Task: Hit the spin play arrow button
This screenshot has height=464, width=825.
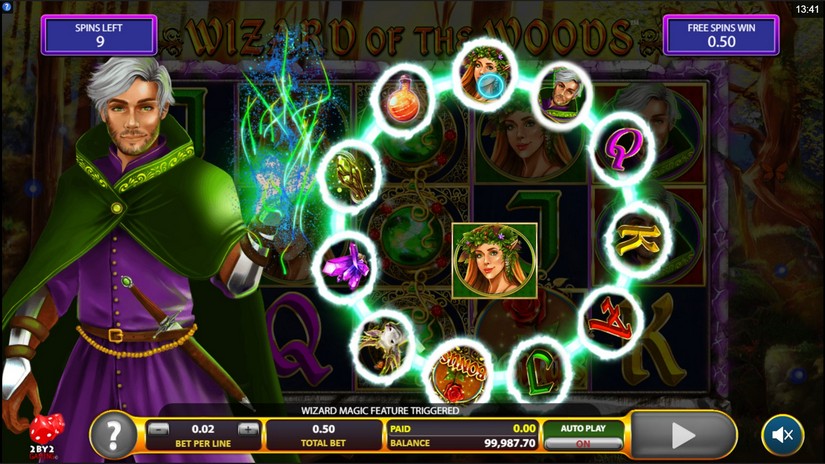Action: [x=683, y=435]
